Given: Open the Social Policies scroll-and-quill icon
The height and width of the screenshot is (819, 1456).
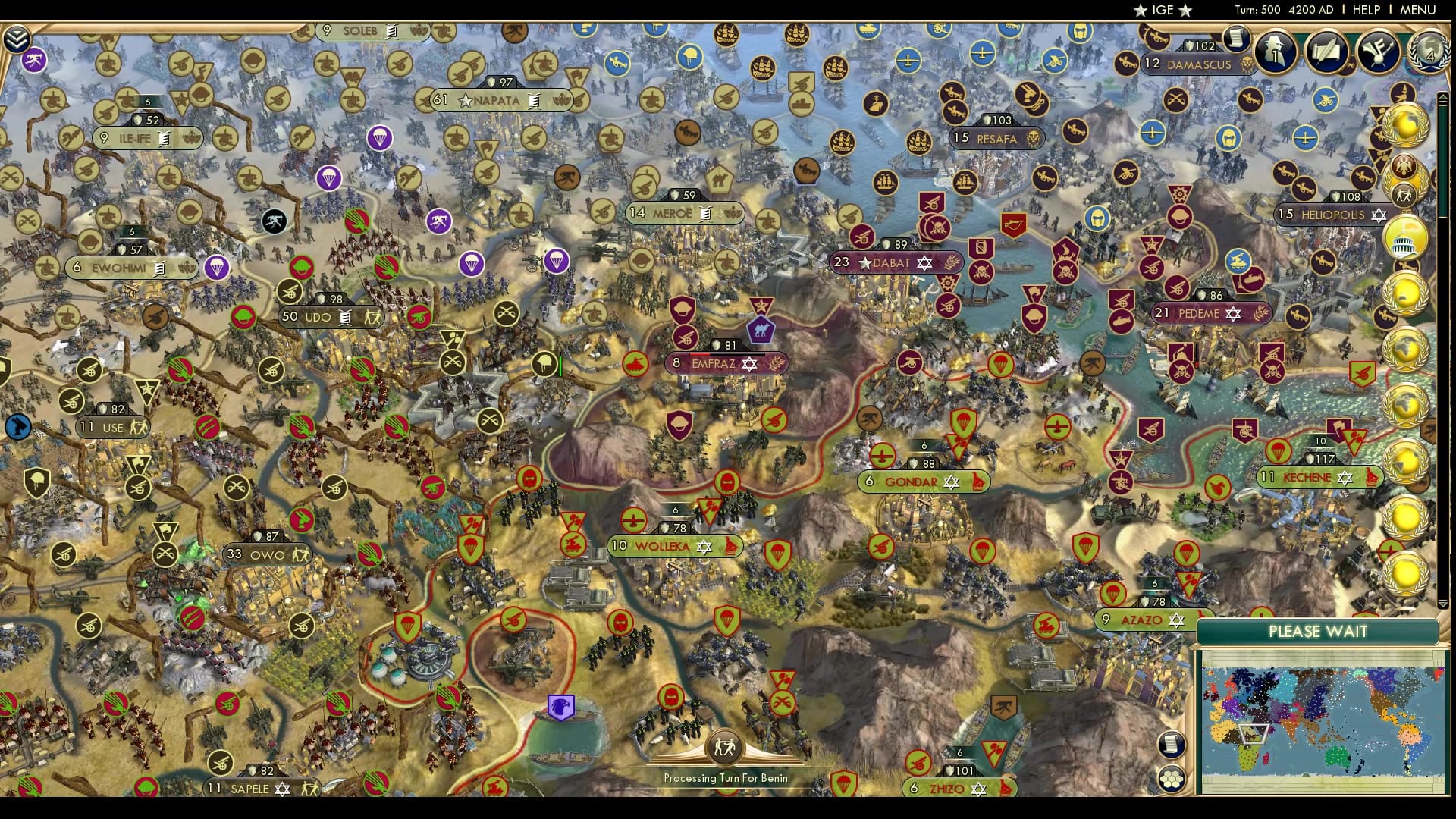Looking at the screenshot, I should [1326, 51].
